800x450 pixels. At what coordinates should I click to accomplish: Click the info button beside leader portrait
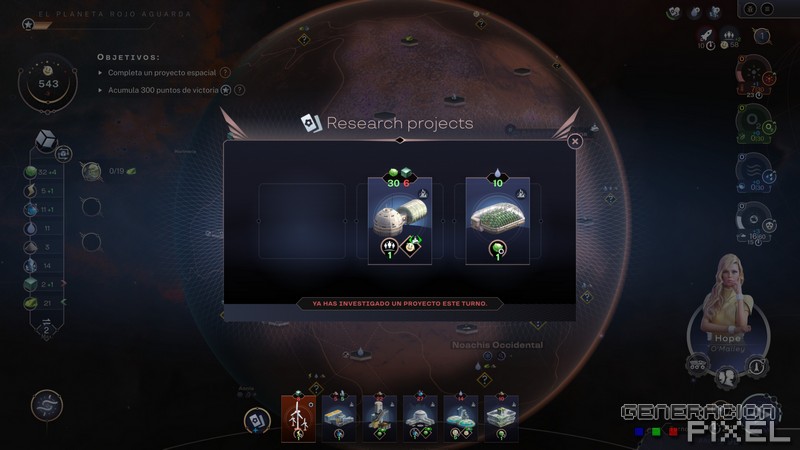point(757,367)
